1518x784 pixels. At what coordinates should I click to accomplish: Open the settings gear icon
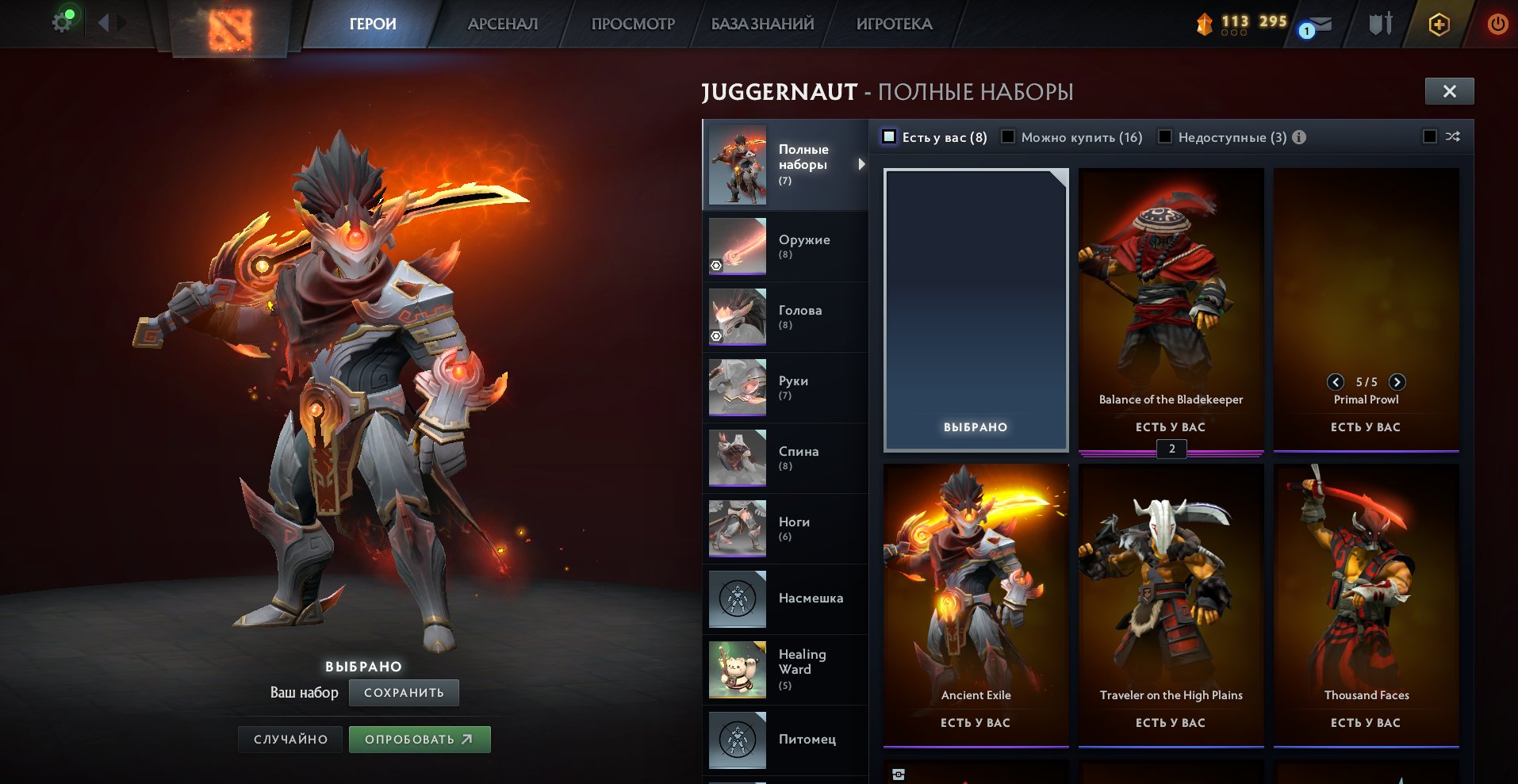coord(62,22)
